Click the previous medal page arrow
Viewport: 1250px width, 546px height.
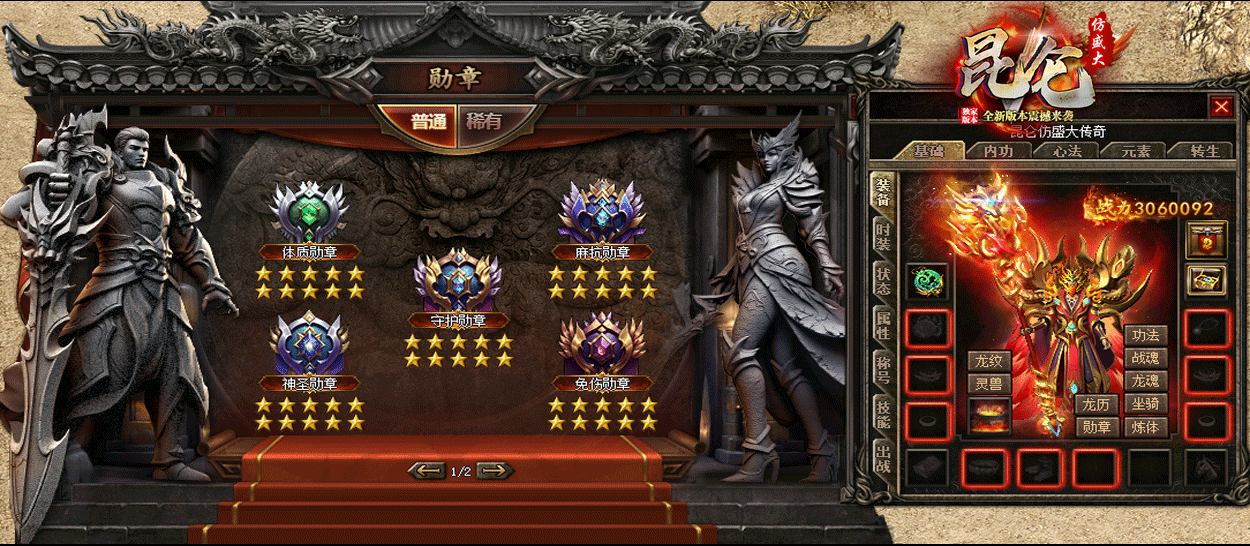(427, 470)
